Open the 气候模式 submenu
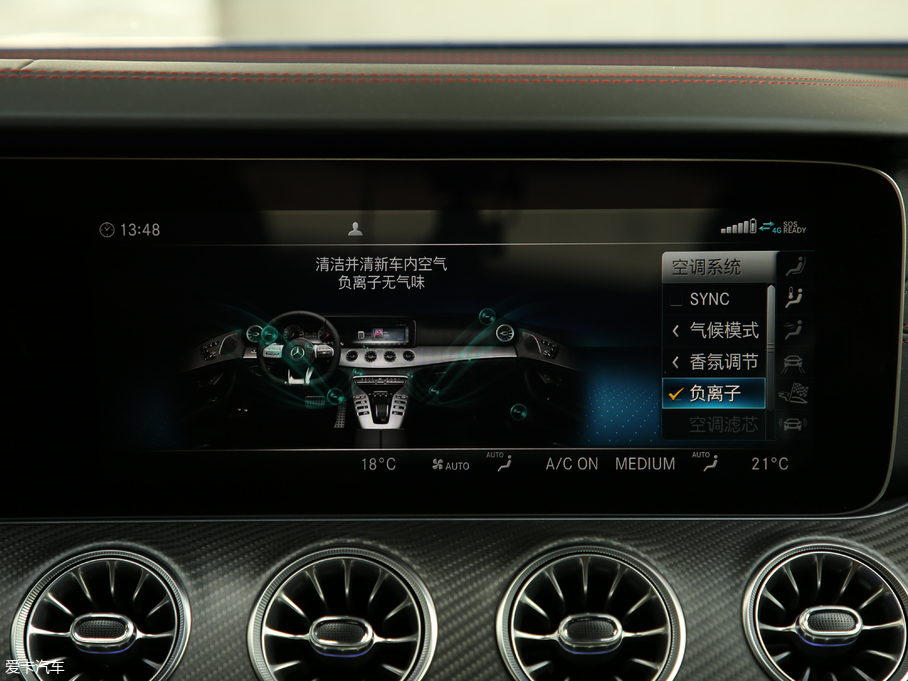The image size is (908, 681). [x=714, y=331]
